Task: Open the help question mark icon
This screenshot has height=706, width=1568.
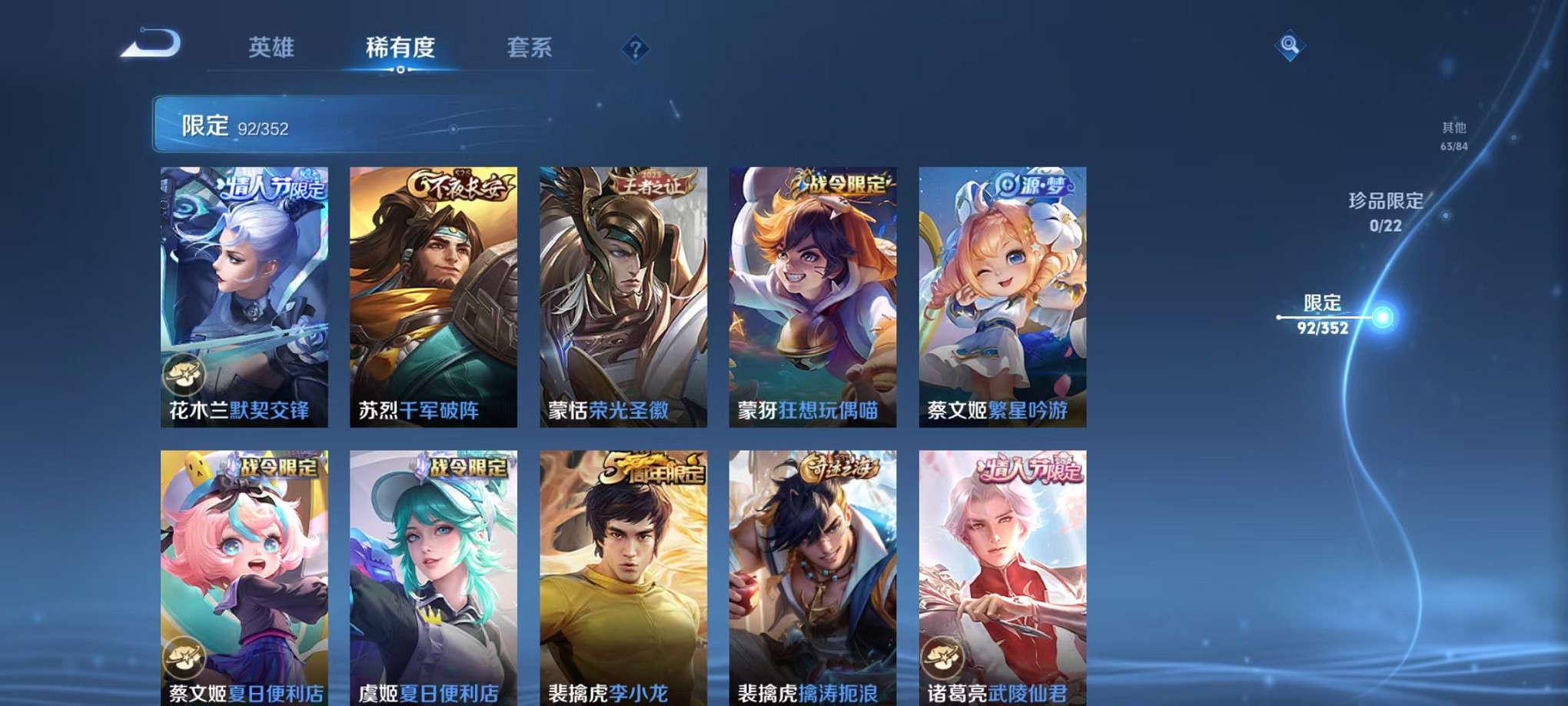Action: tap(634, 49)
